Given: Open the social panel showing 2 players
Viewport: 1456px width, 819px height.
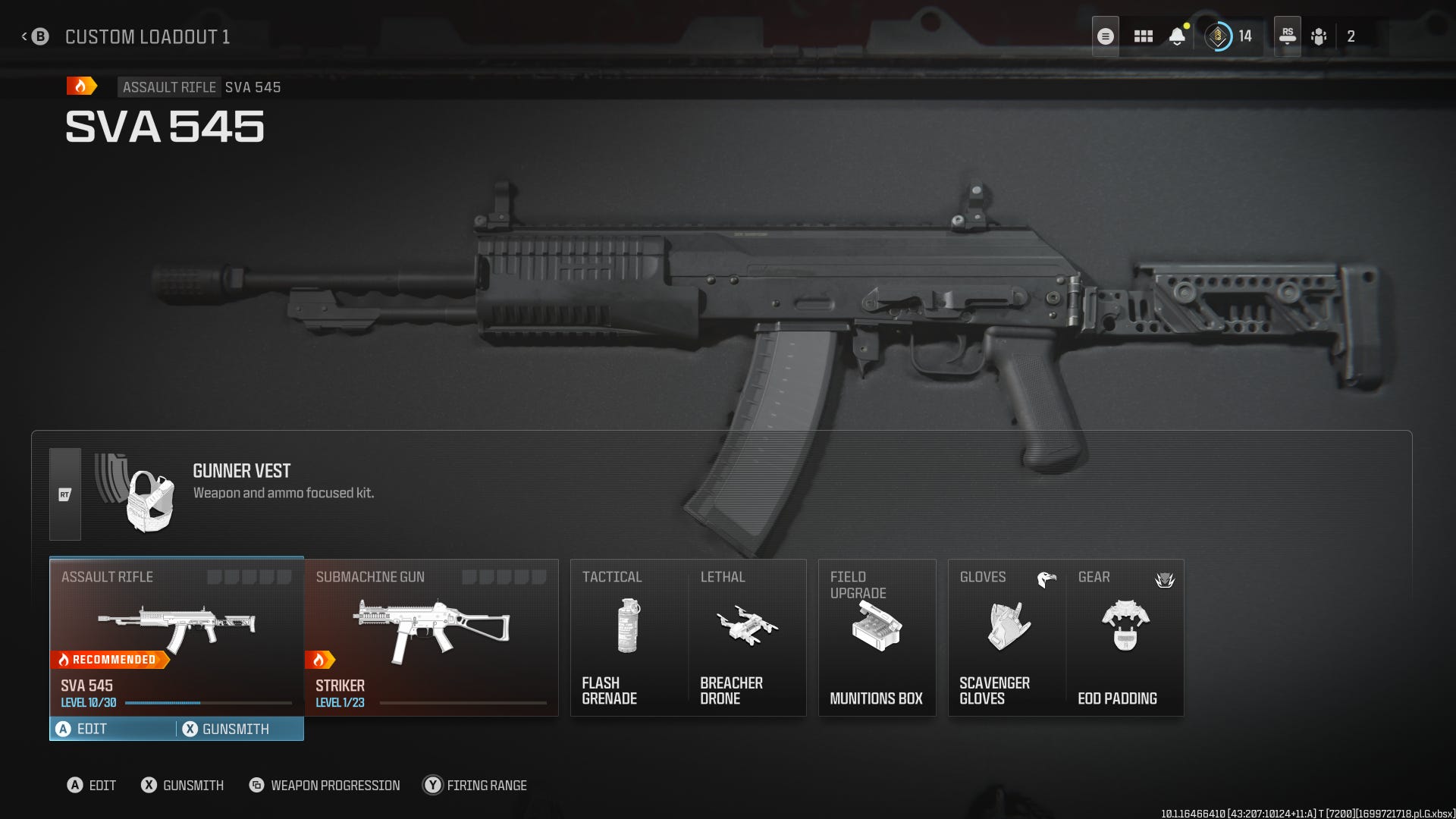Looking at the screenshot, I should (1319, 36).
